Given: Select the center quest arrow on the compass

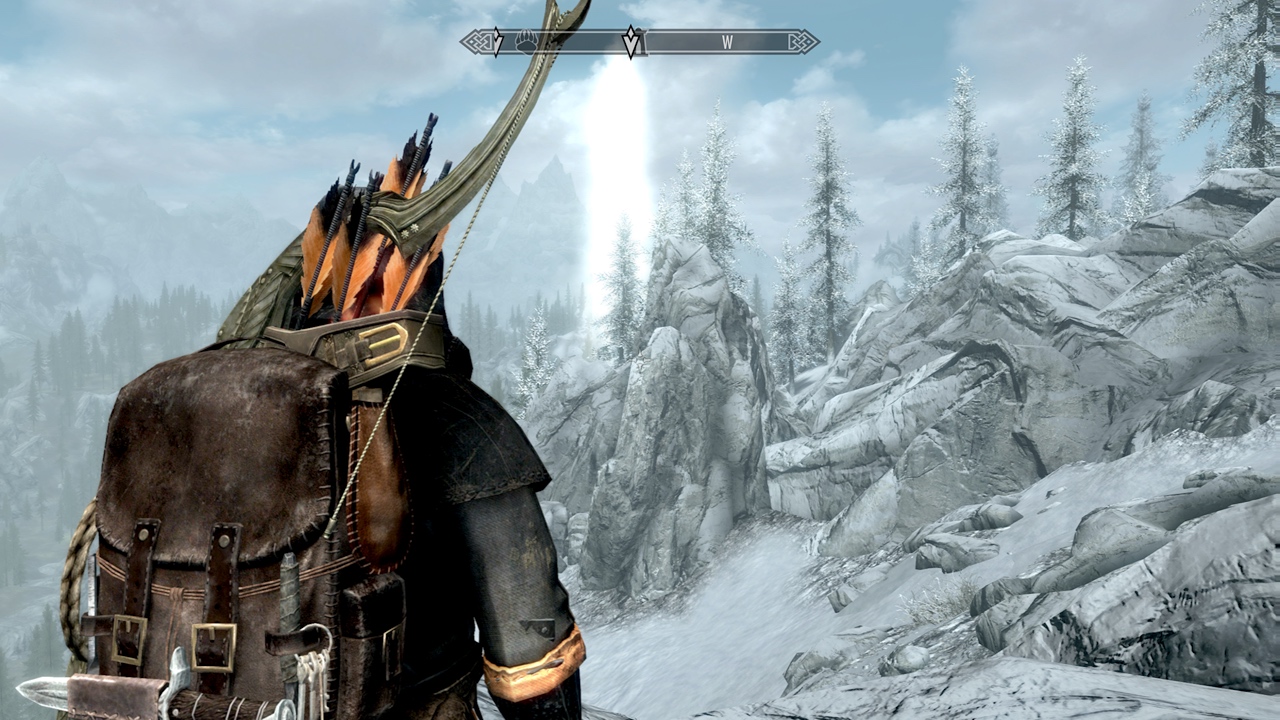Looking at the screenshot, I should 631,42.
